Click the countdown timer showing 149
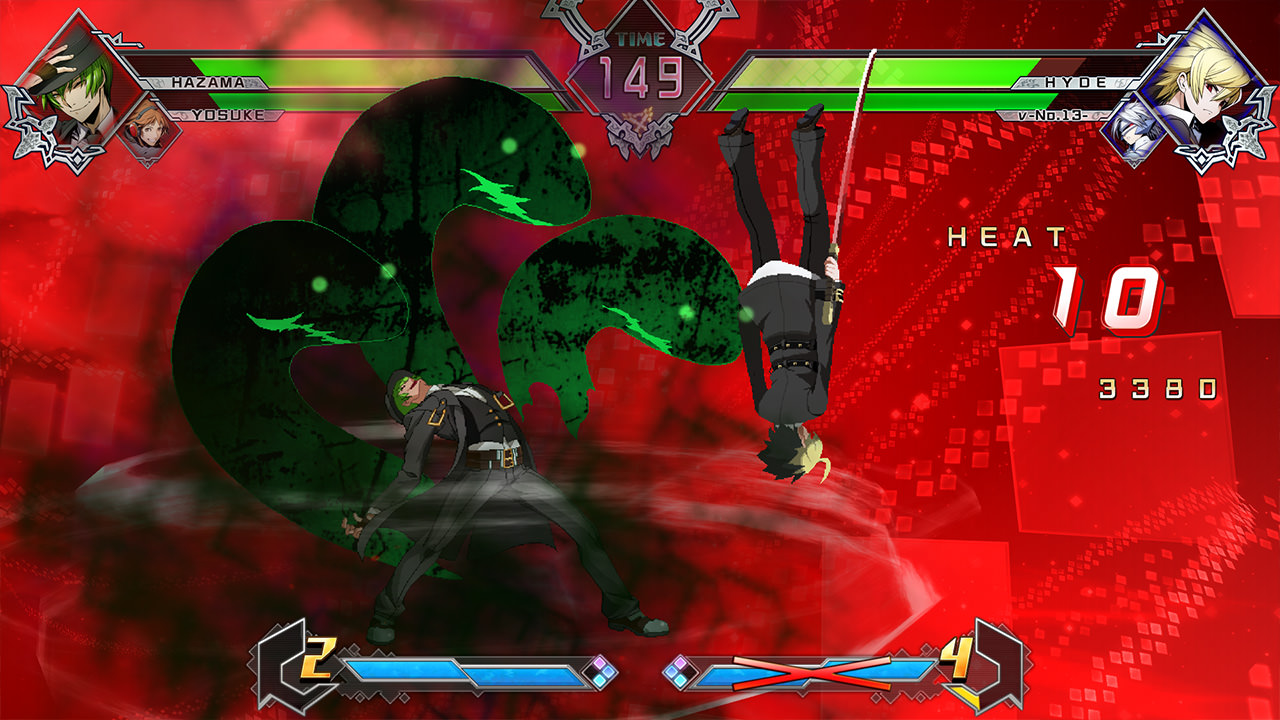Screen dimensions: 1280x720 [x=640, y=73]
